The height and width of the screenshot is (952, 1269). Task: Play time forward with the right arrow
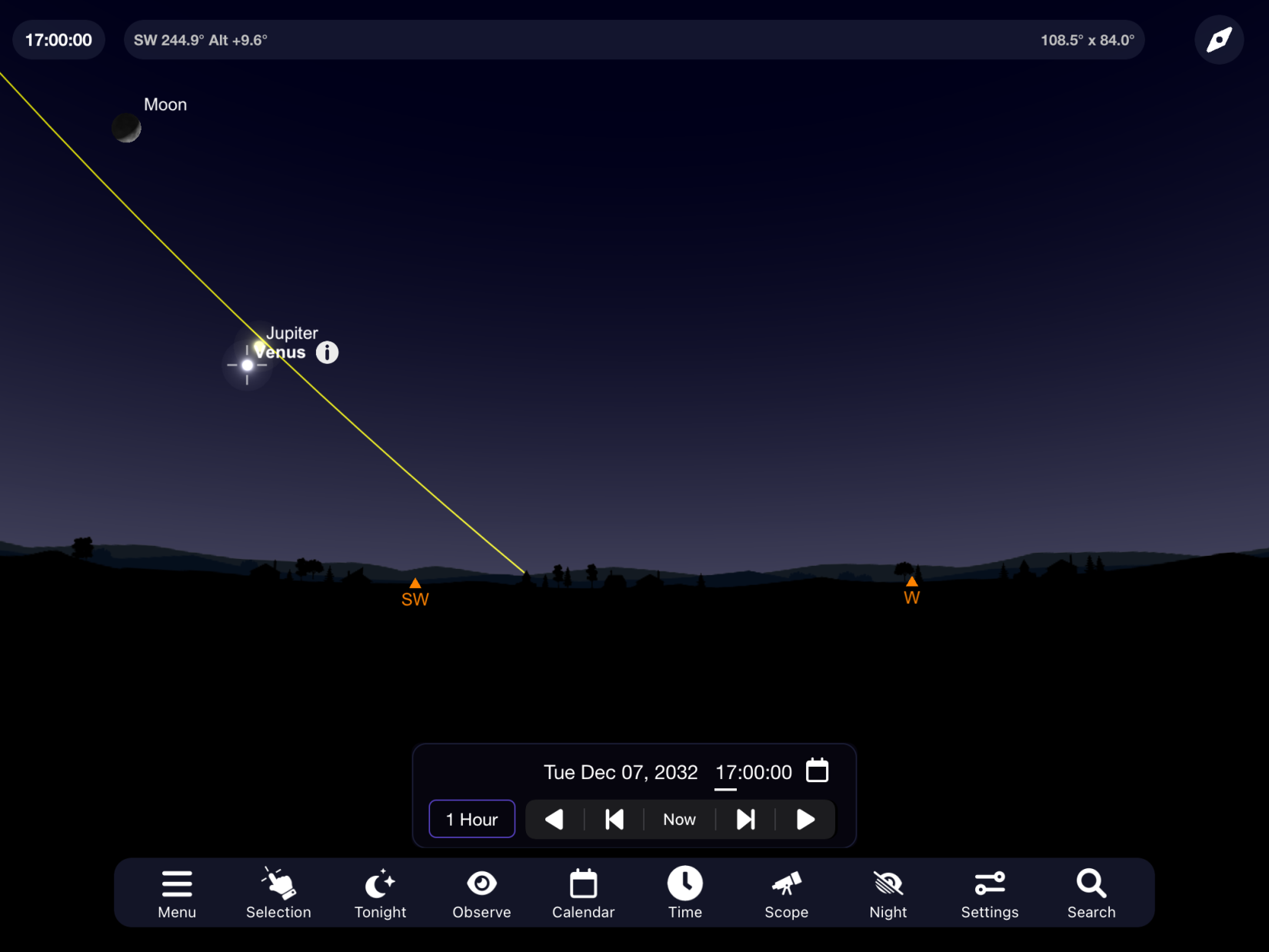tap(805, 820)
